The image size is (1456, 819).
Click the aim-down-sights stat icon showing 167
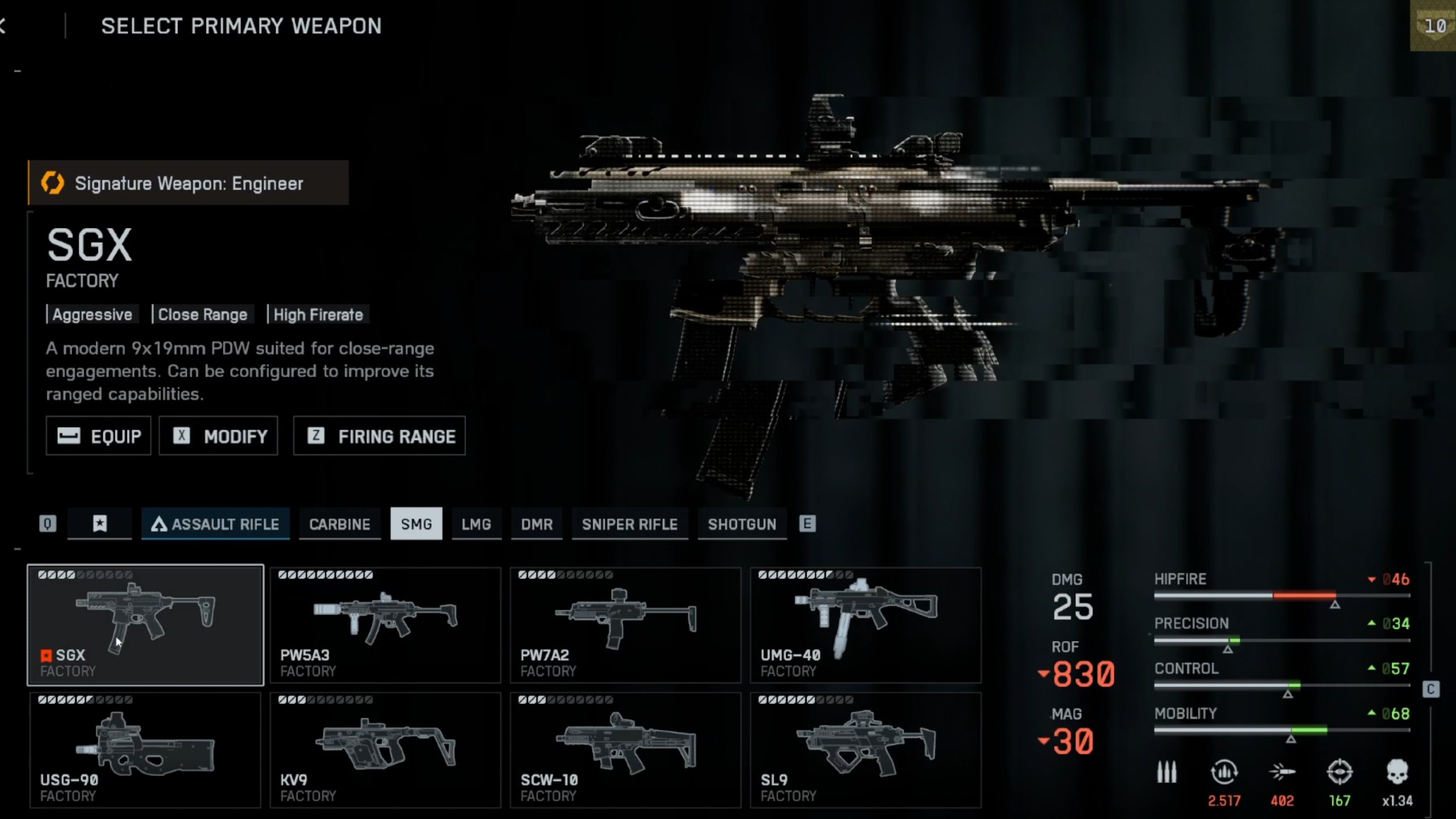click(x=1339, y=771)
